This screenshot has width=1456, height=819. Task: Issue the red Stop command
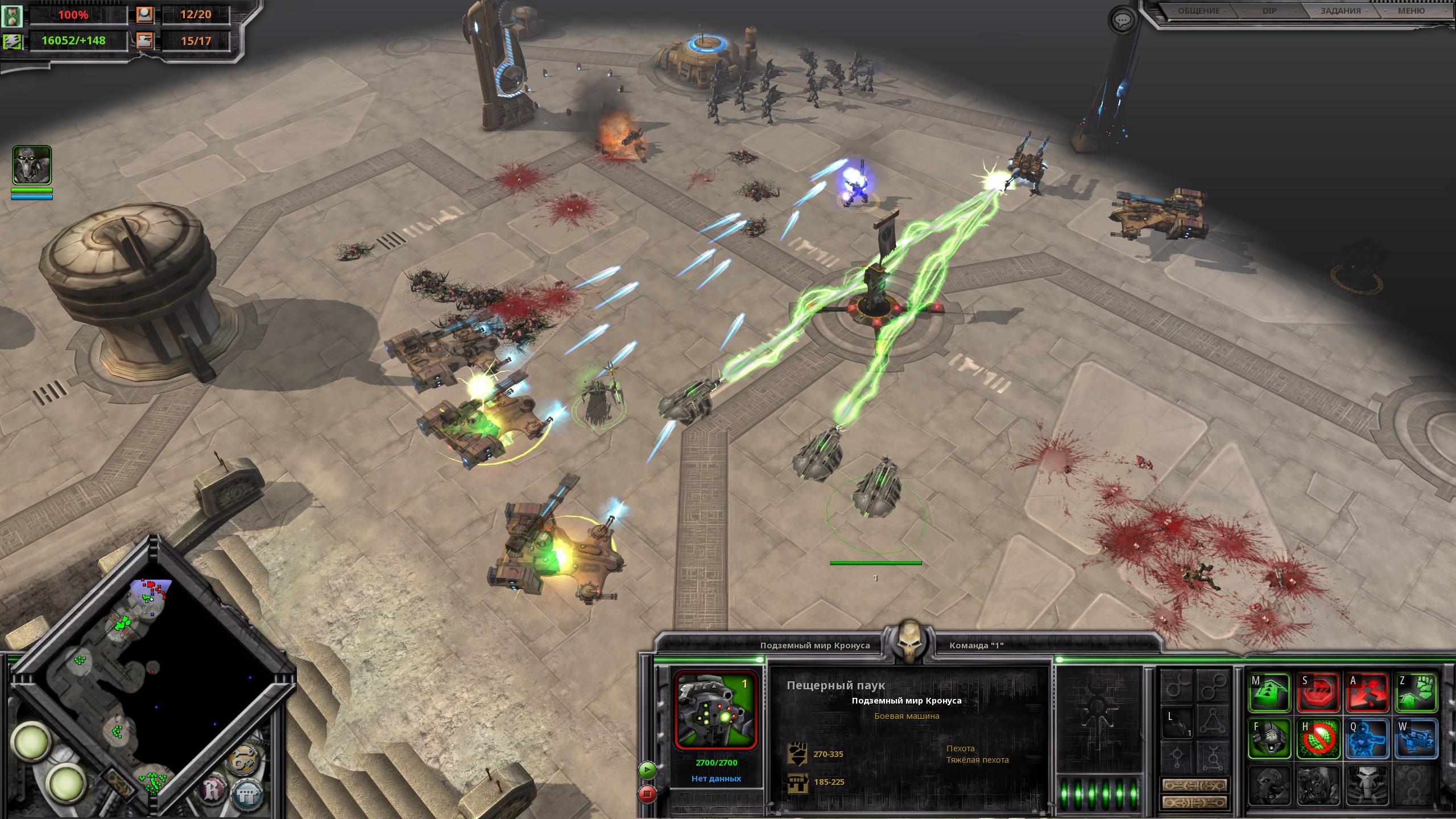1318,692
